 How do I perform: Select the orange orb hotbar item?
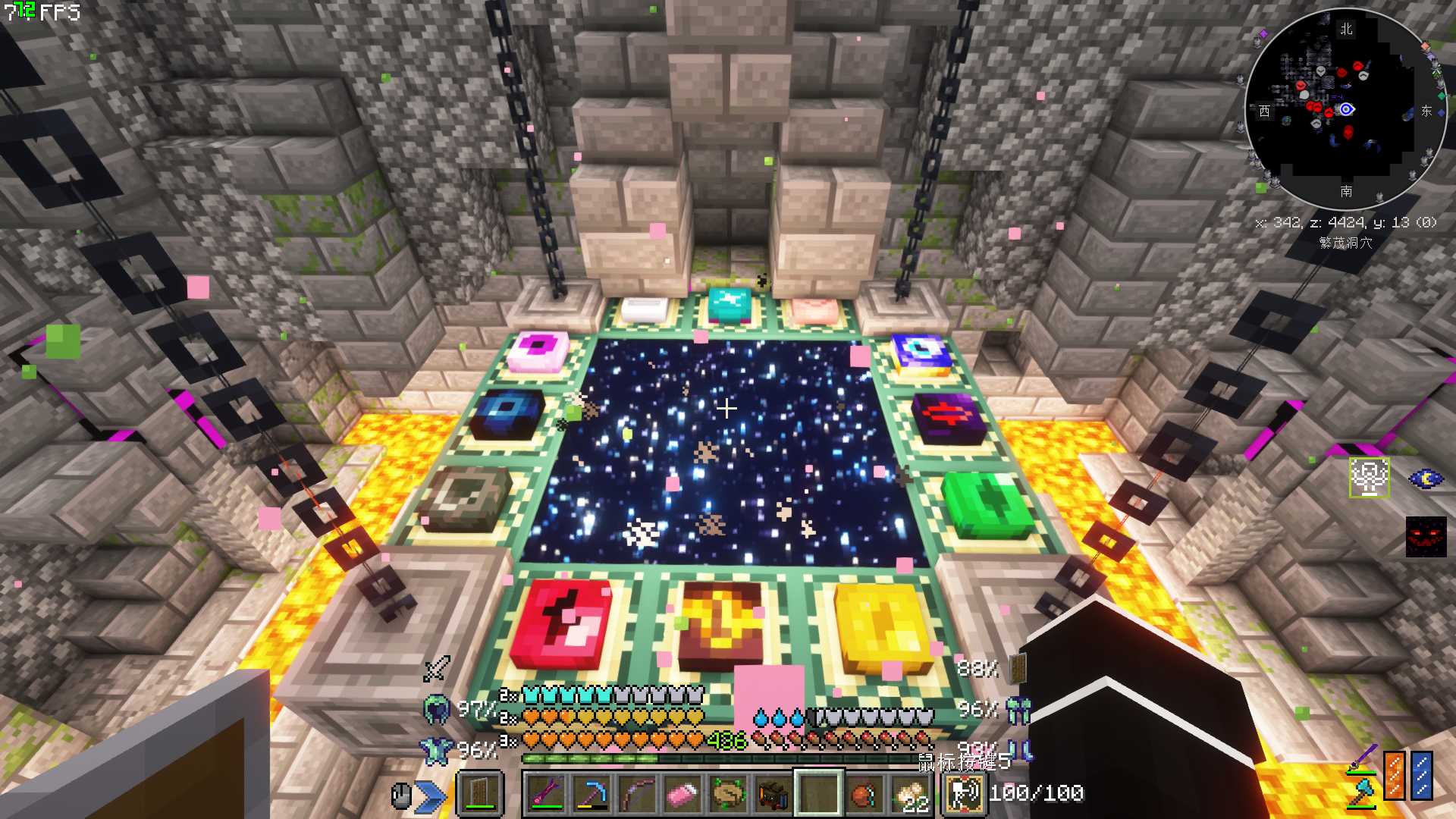[863, 794]
